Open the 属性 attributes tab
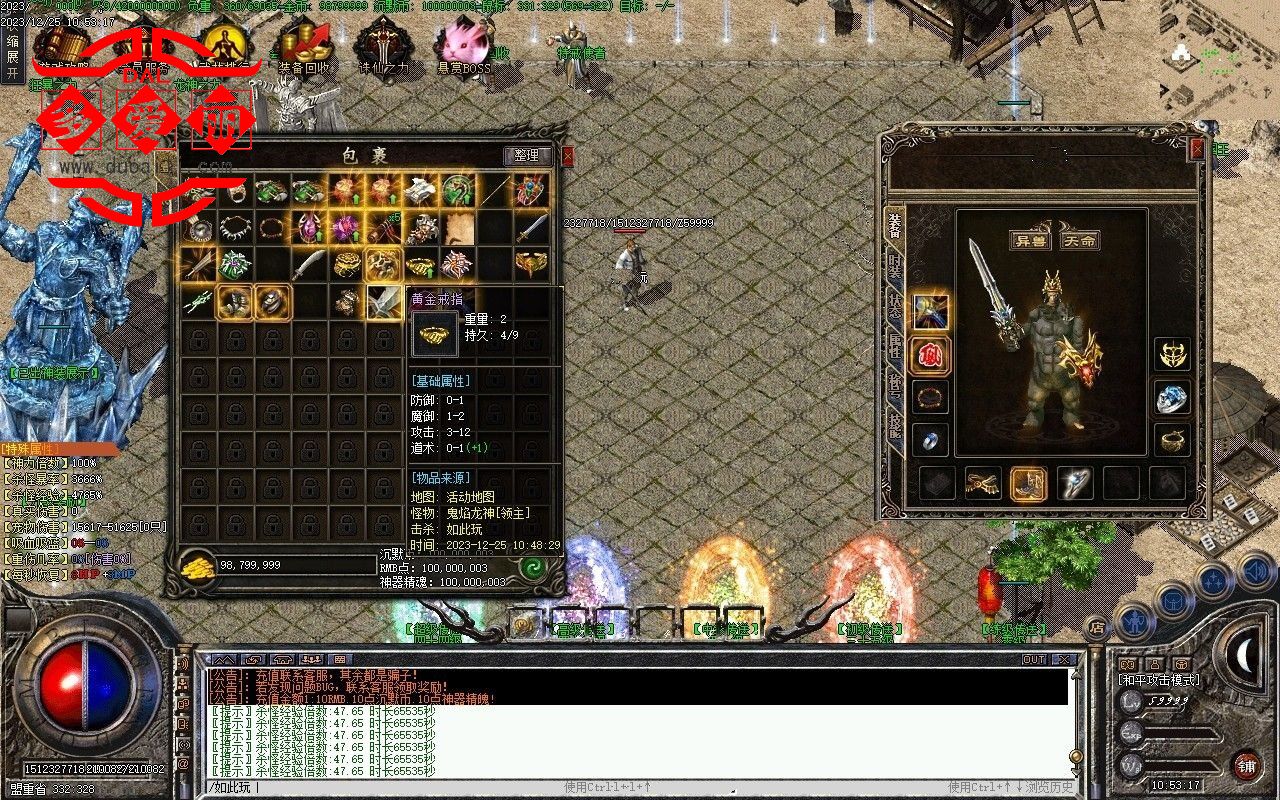The height and width of the screenshot is (800, 1280). pyautogui.click(x=895, y=349)
